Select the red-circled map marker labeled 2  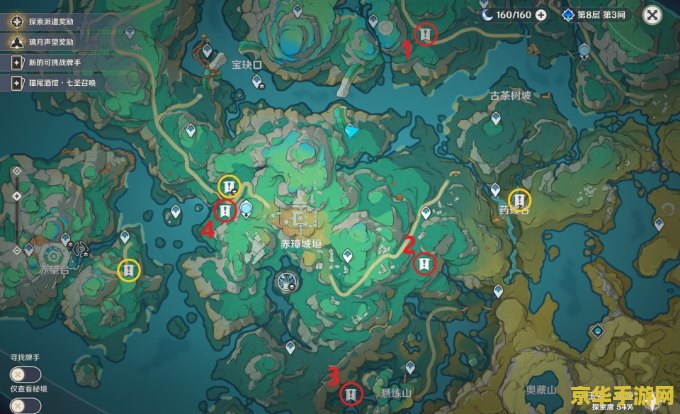(x=426, y=263)
